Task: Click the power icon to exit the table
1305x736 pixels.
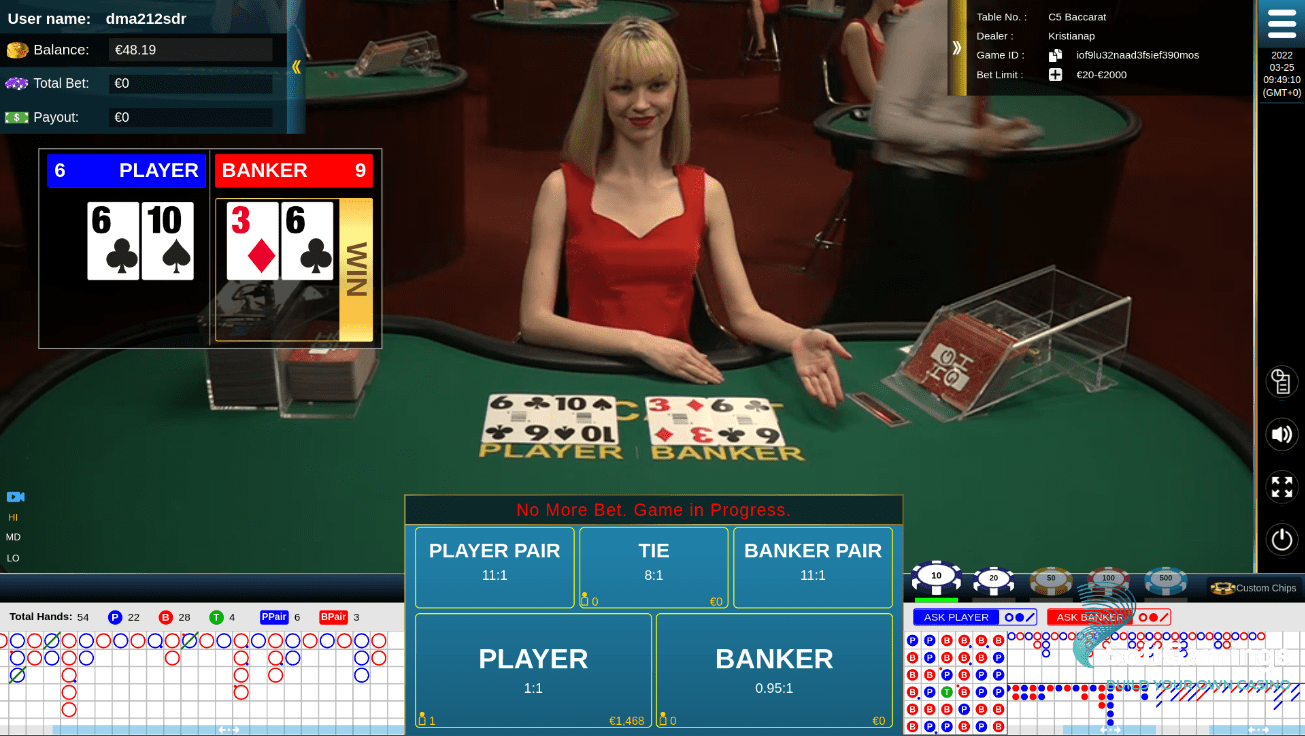Action: (x=1281, y=539)
